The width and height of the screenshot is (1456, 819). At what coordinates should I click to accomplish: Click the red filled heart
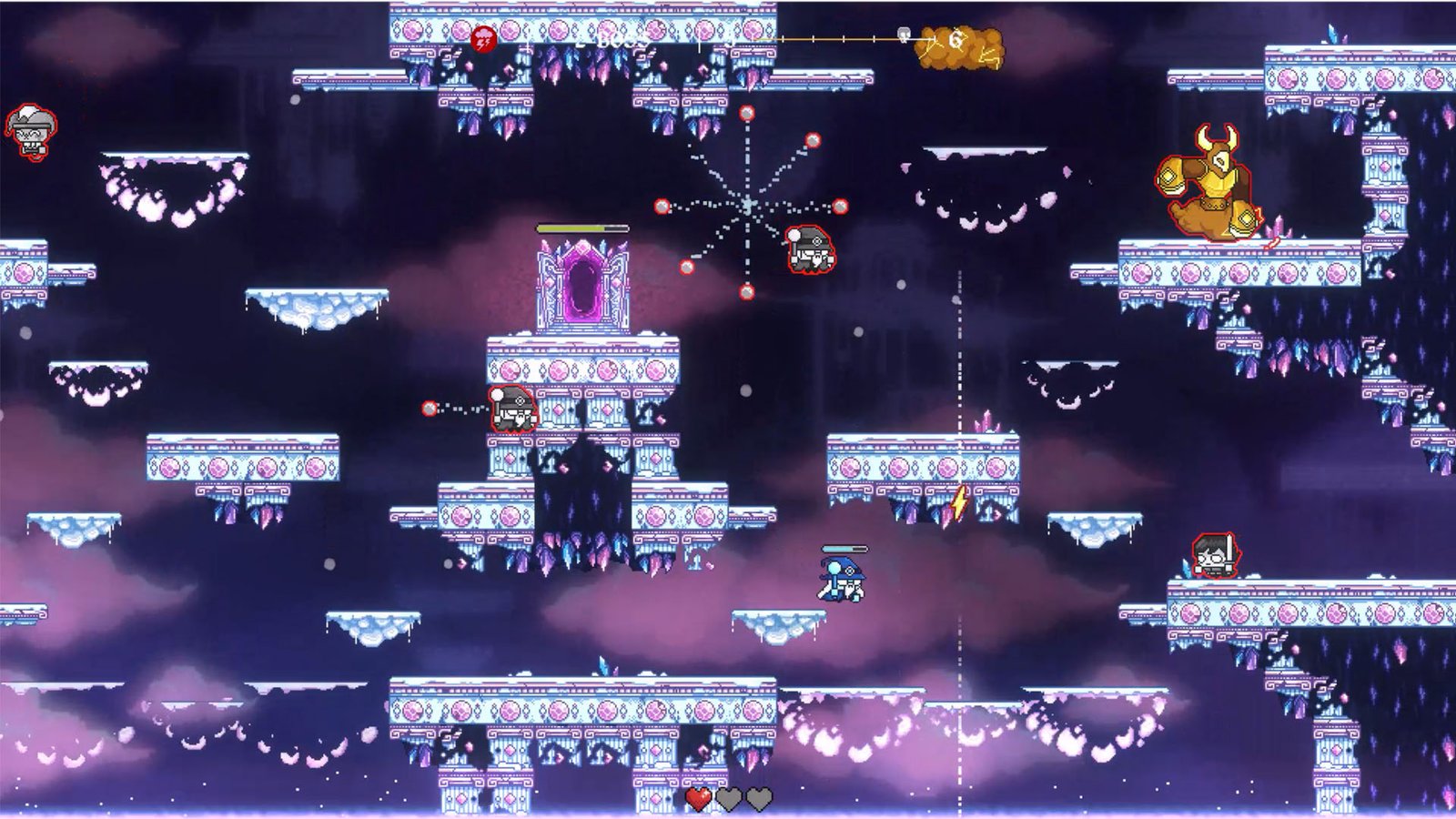pos(697,798)
